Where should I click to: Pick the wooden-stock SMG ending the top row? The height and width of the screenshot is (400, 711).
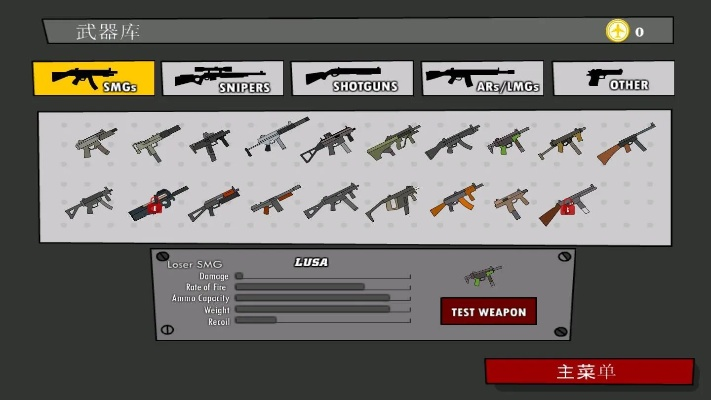point(626,143)
